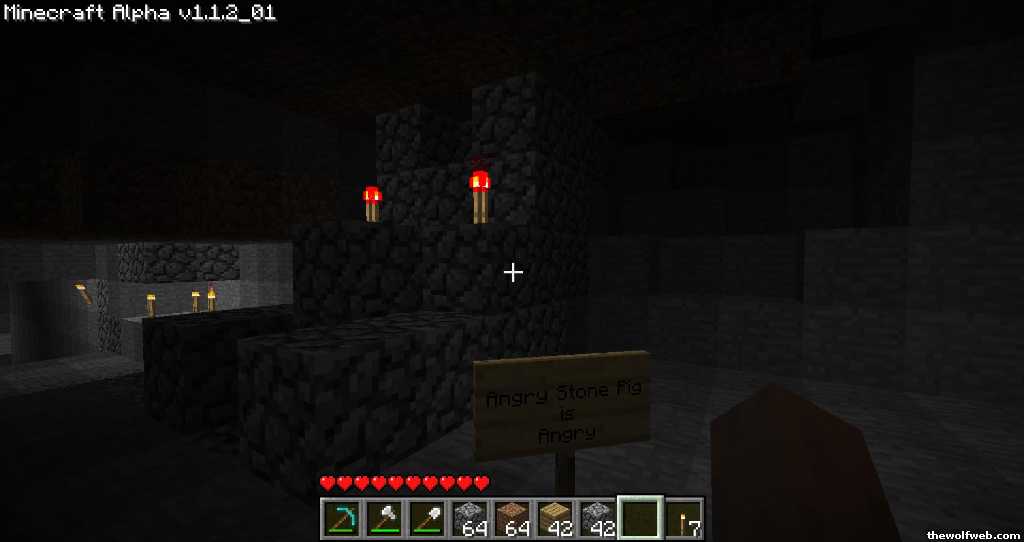
Task: Click the empty highlighted hotbar slot
Action: (641, 517)
